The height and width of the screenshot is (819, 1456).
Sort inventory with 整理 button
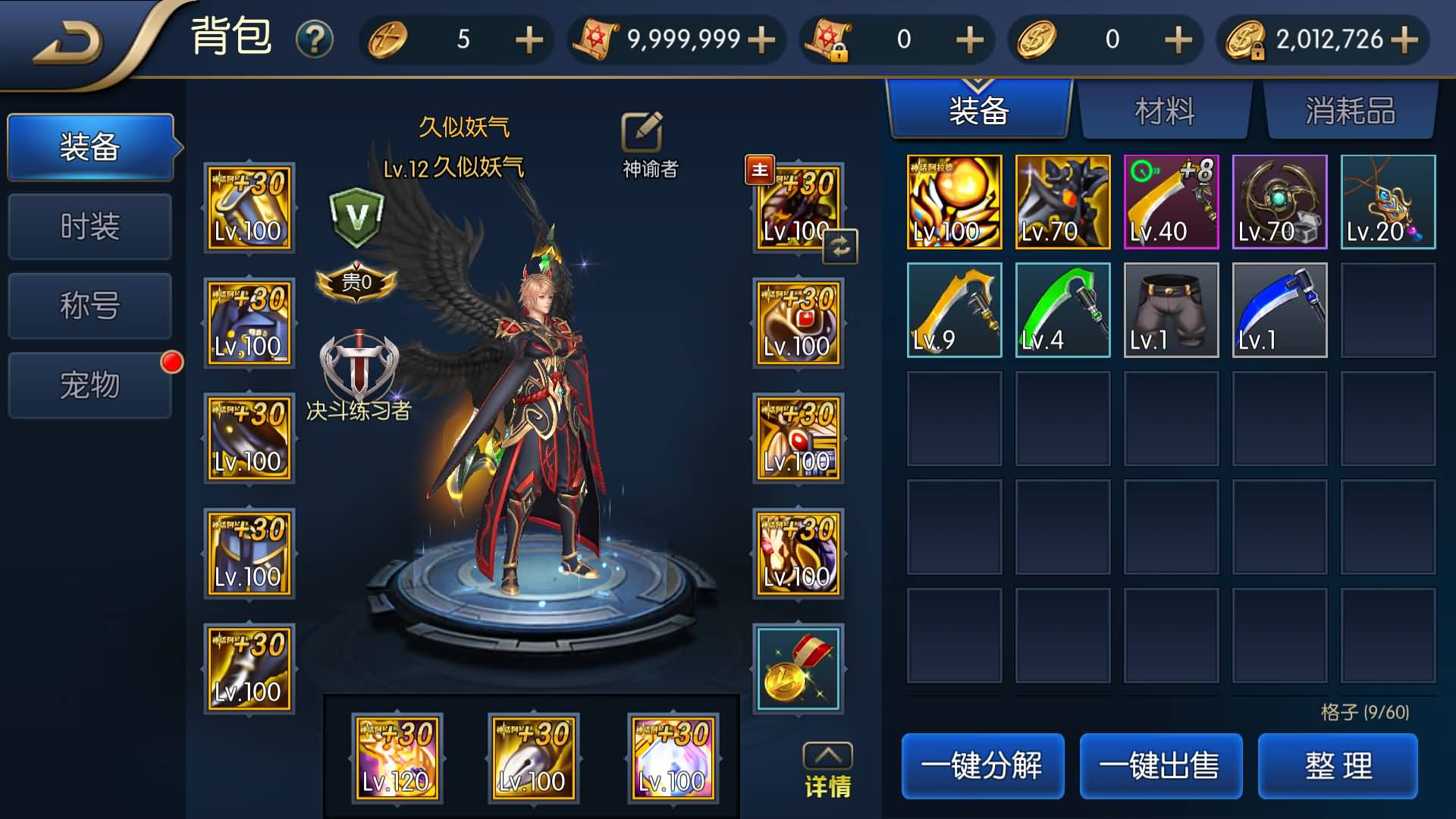point(1338,766)
